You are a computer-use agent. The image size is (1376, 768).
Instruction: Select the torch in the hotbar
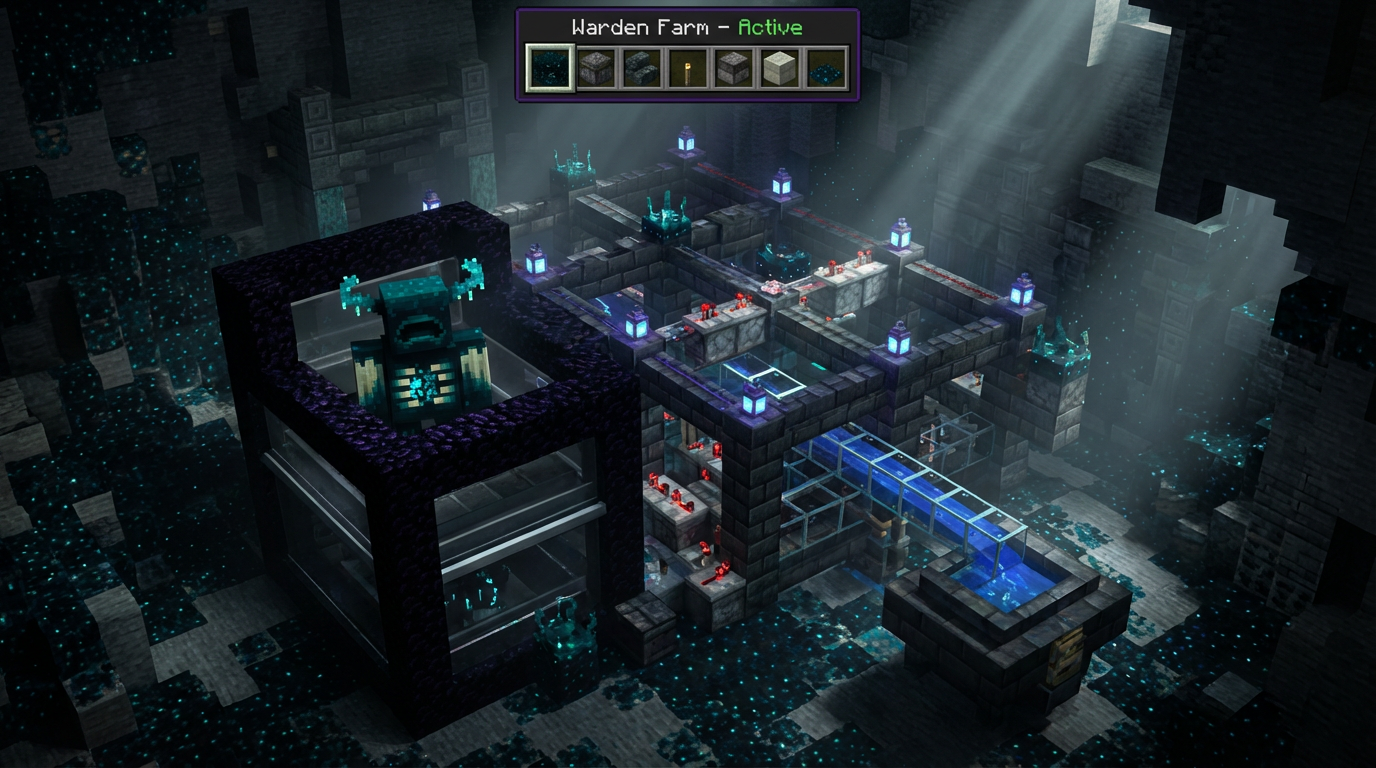[688, 68]
